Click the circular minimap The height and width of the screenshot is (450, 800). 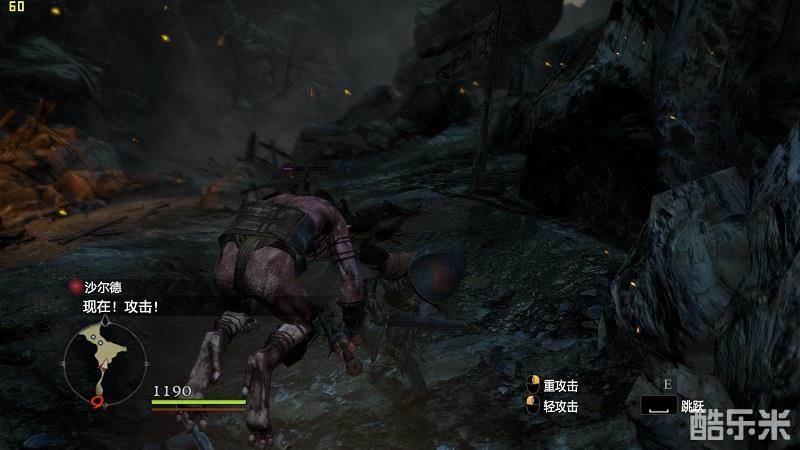click(x=105, y=360)
